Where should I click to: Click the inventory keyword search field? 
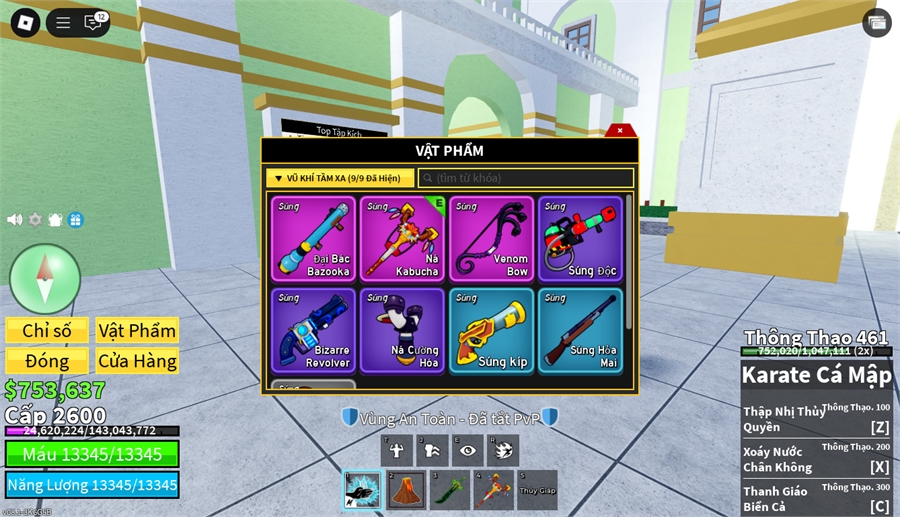pyautogui.click(x=526, y=178)
